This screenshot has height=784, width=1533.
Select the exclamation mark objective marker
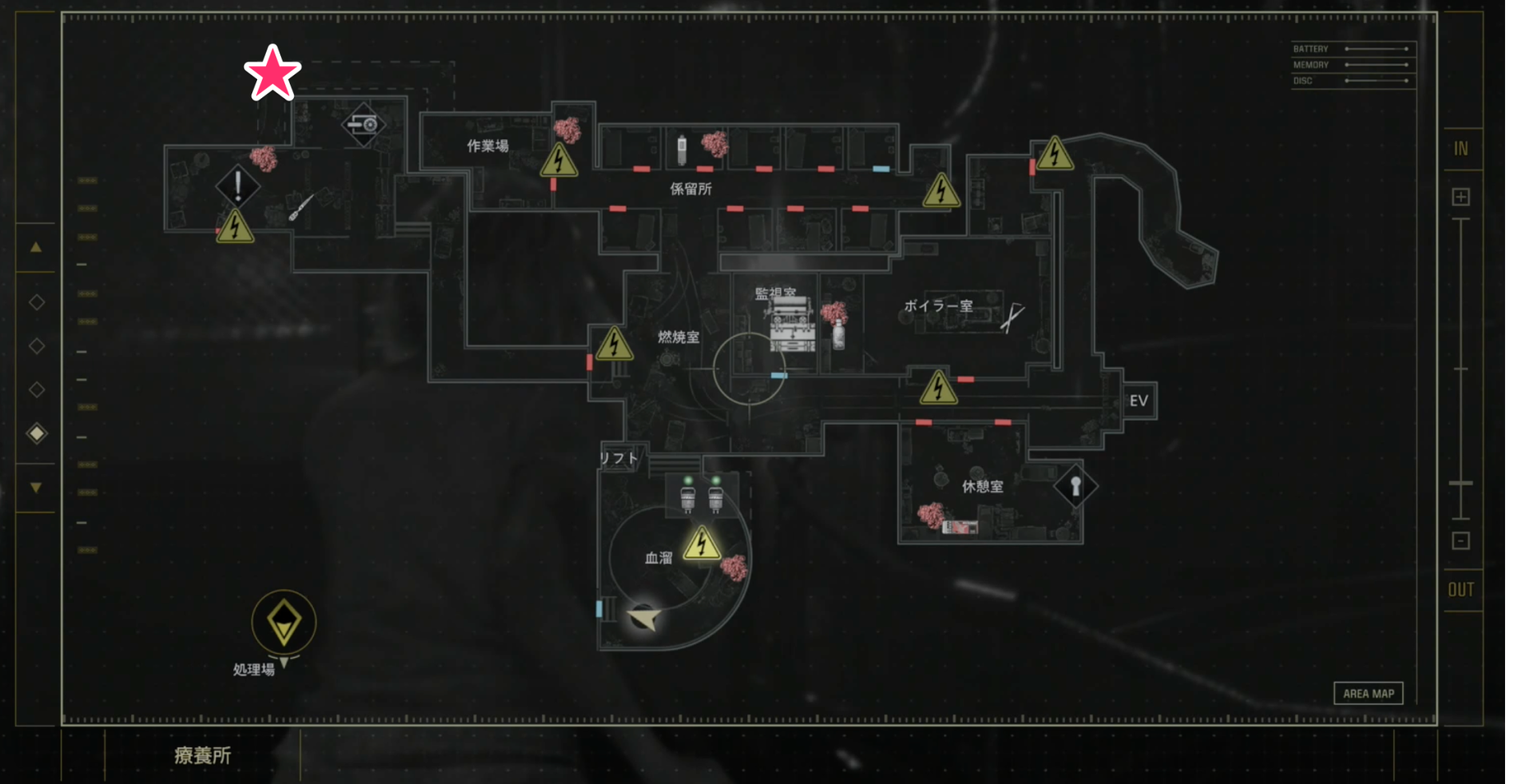(x=237, y=186)
